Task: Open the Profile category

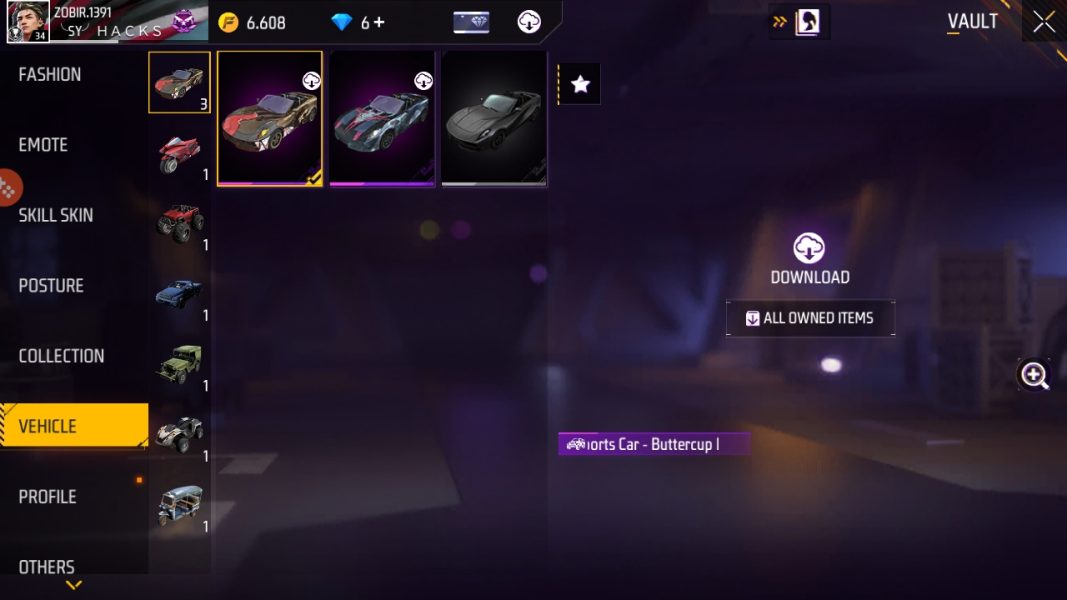Action: pyautogui.click(x=47, y=497)
